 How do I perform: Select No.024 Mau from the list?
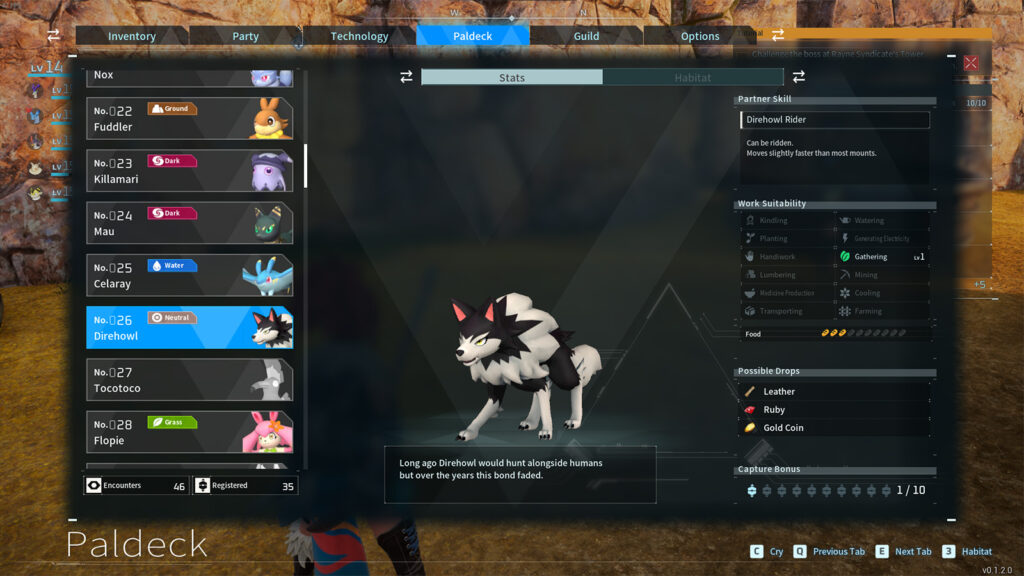[189, 223]
